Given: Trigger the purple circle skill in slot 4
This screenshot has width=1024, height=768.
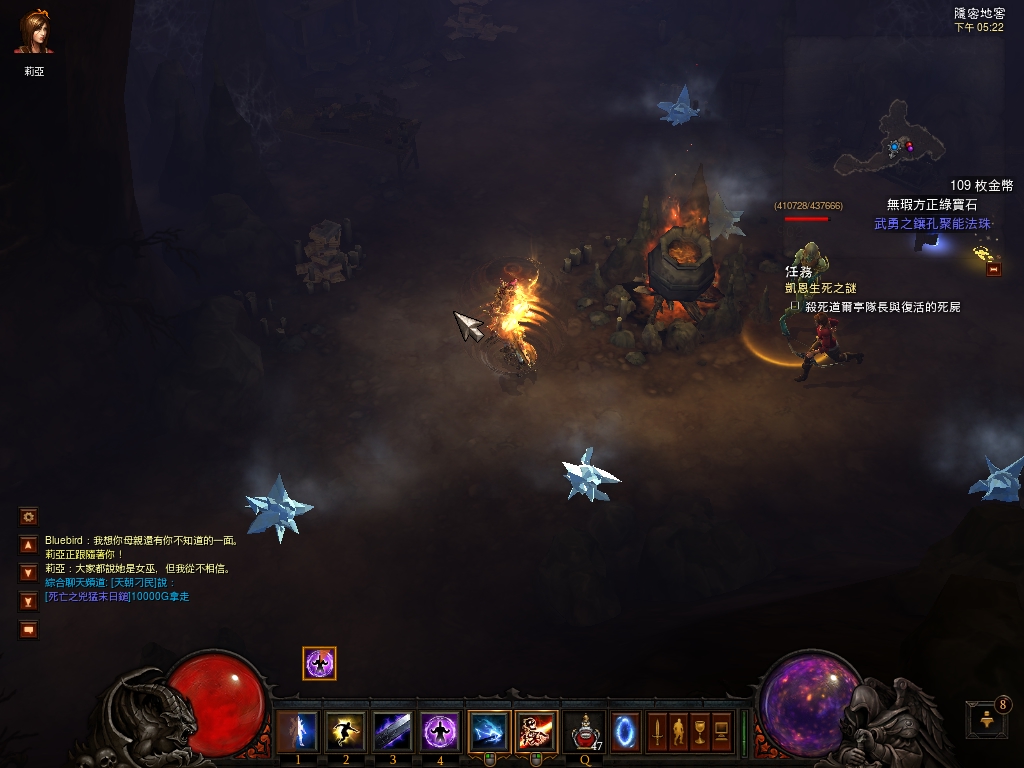Looking at the screenshot, I should click(x=440, y=732).
